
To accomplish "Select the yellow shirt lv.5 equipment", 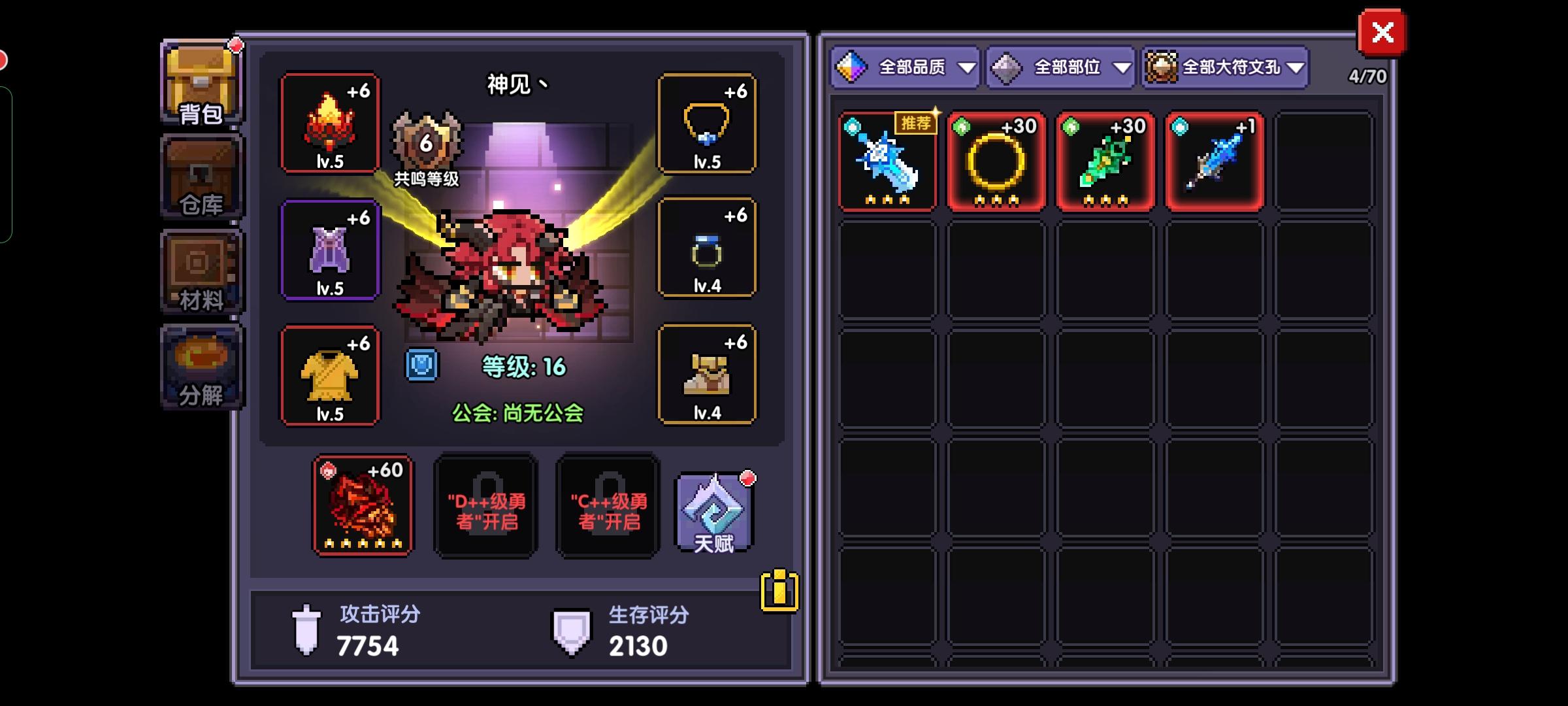I will 330,376.
